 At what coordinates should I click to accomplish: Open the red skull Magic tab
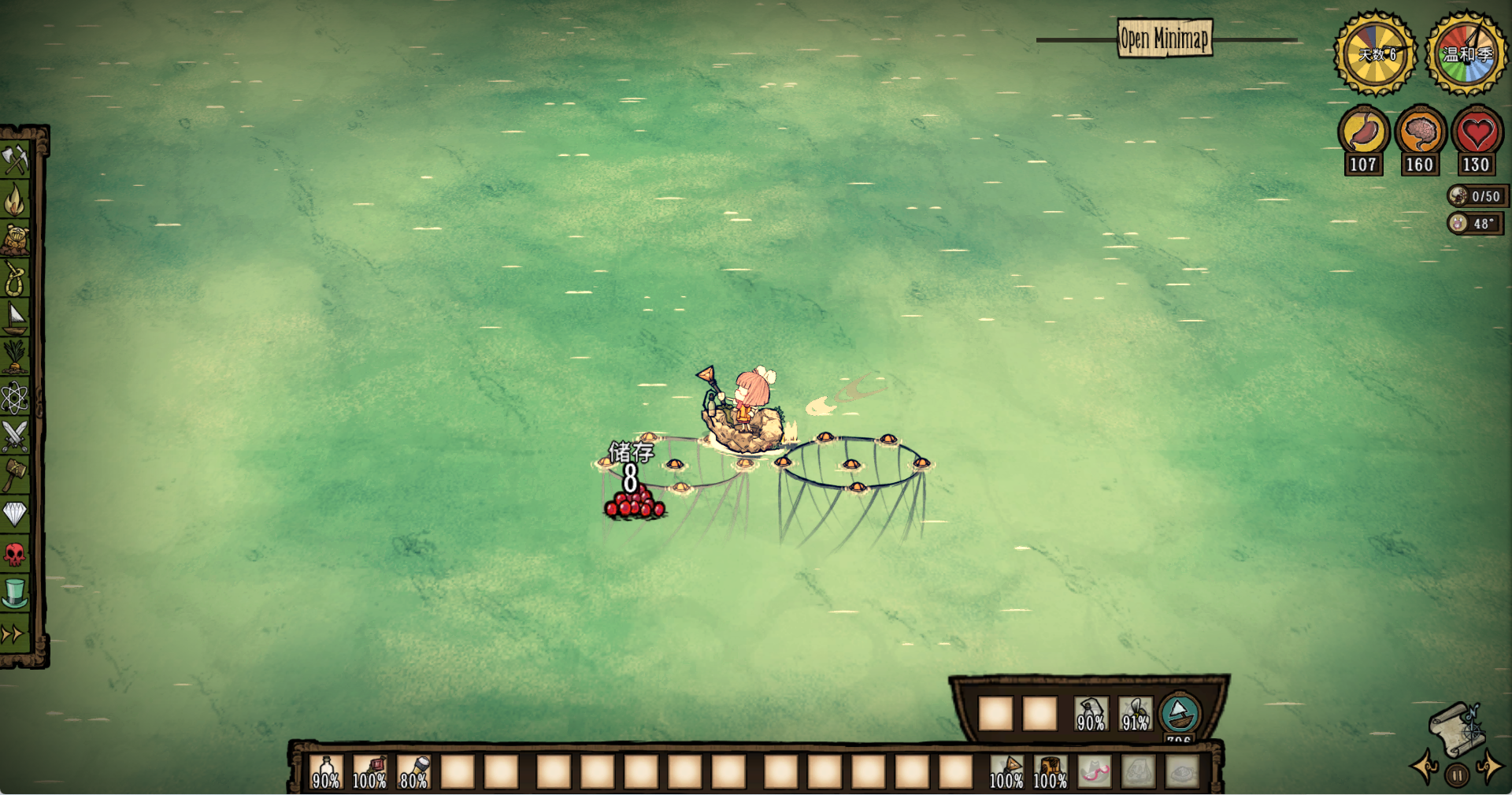(x=15, y=554)
